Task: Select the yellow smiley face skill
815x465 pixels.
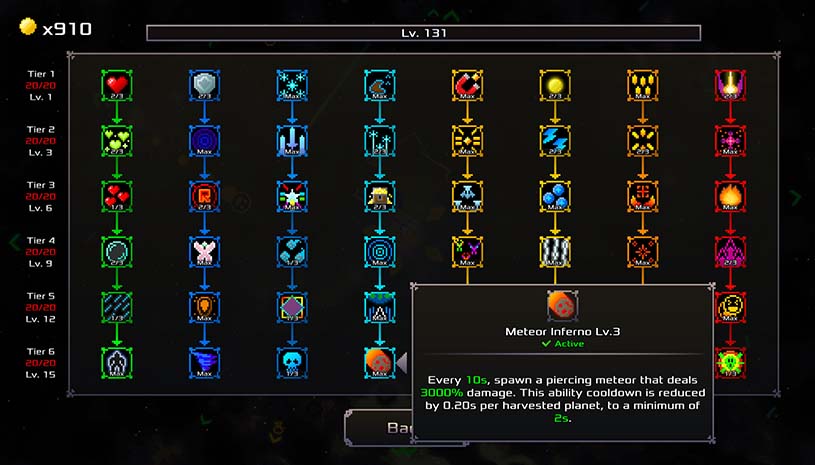Action: [729, 306]
